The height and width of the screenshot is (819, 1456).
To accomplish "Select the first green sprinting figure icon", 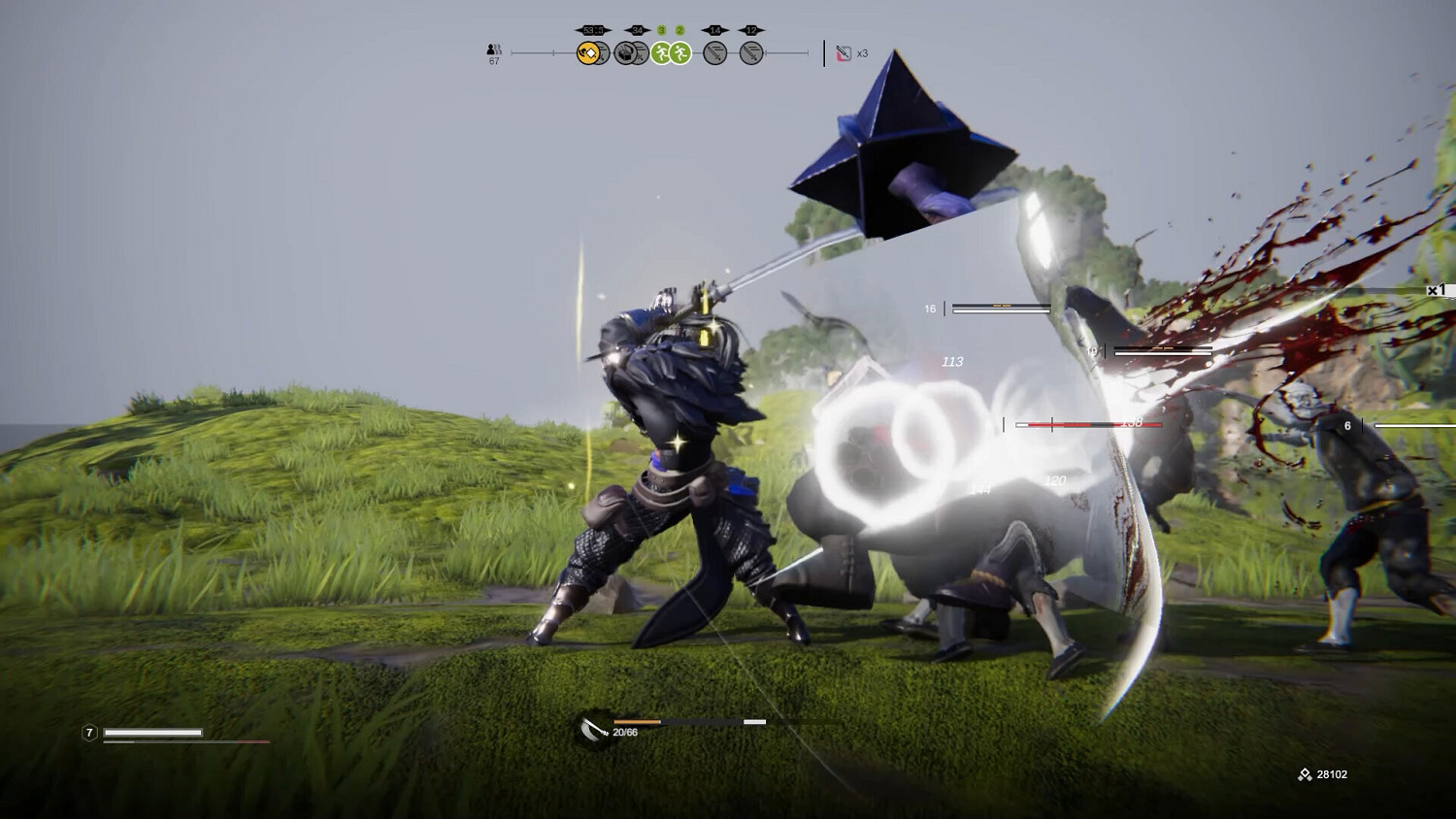I will 661,52.
